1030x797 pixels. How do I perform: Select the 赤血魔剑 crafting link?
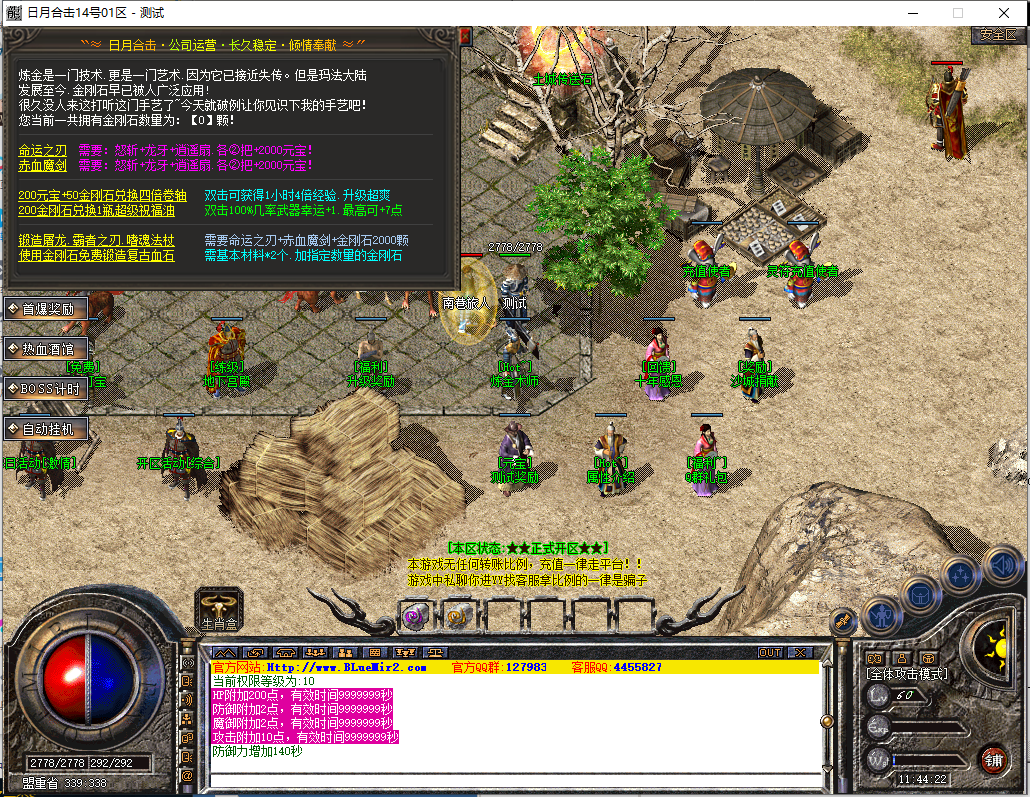coord(42,165)
